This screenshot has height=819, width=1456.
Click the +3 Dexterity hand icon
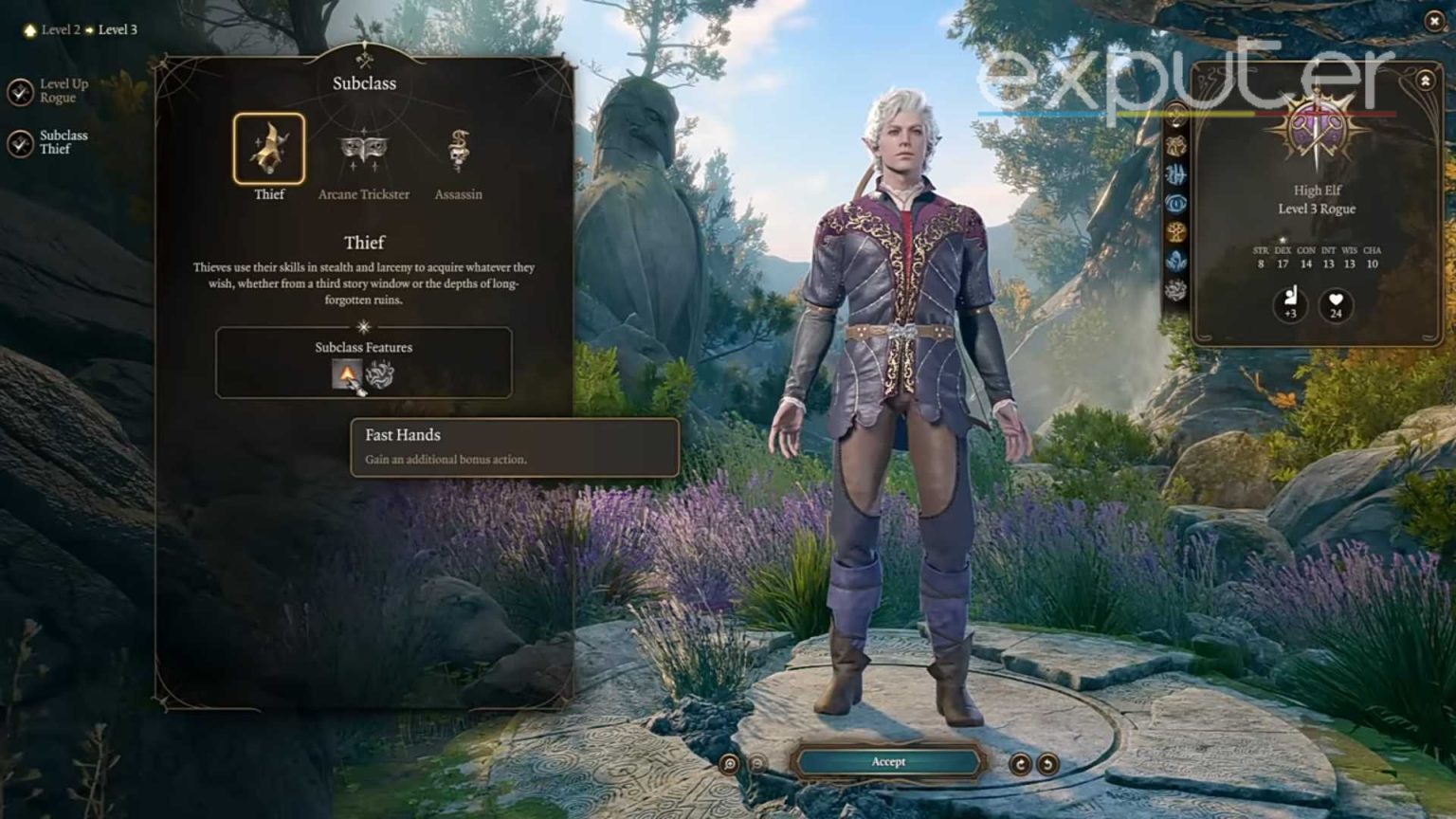click(x=1289, y=305)
